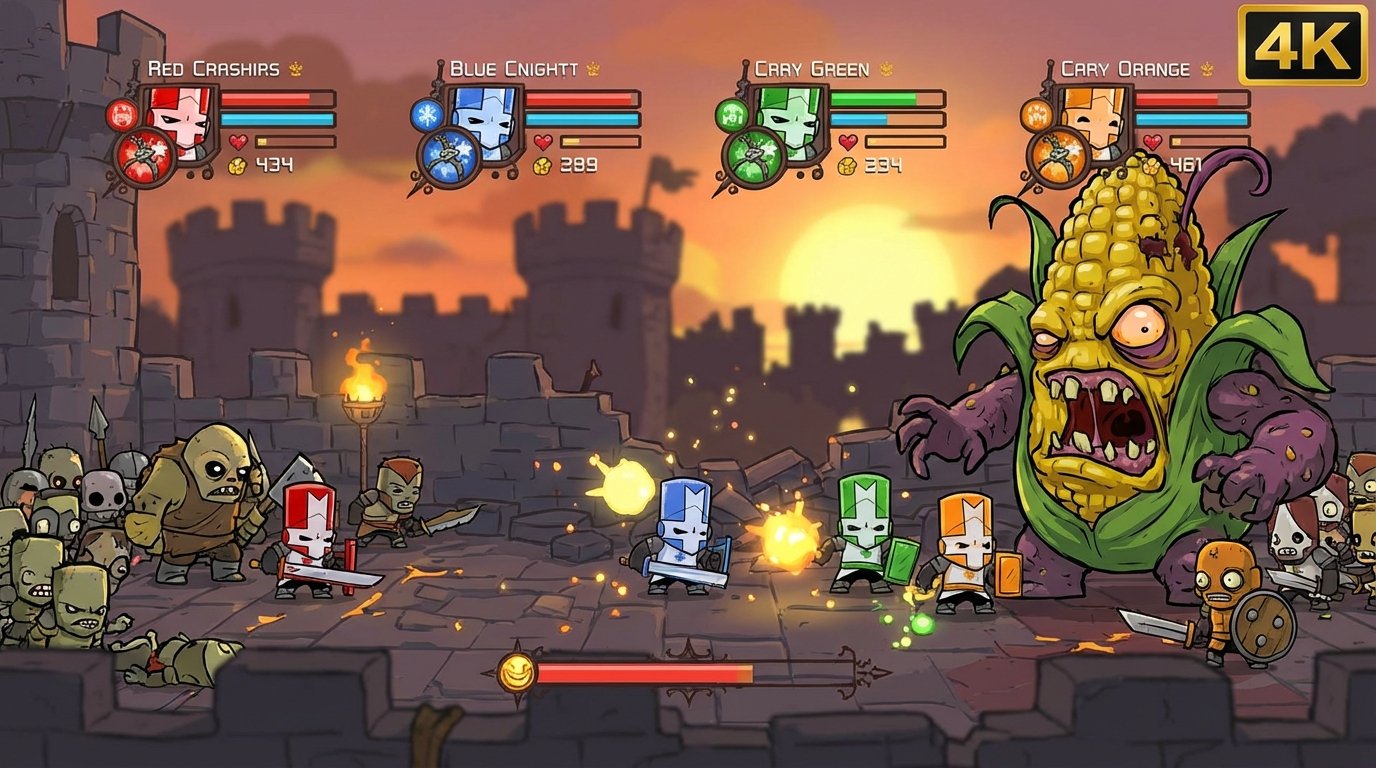
Task: Select Cary Green's poison element orb
Action: tap(732, 116)
